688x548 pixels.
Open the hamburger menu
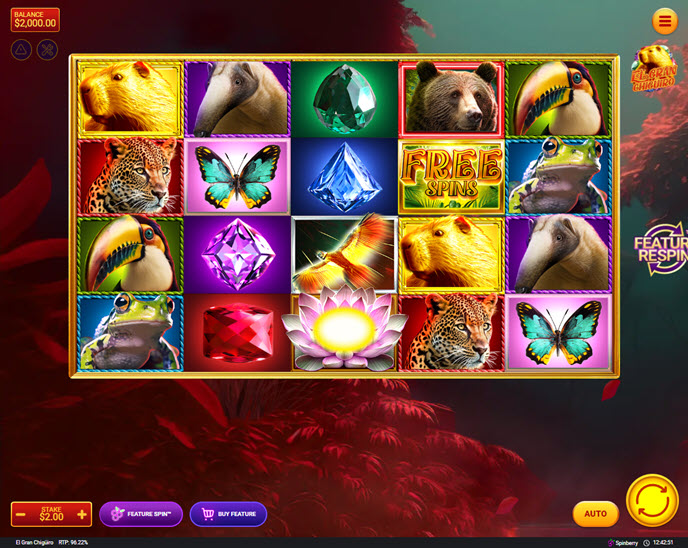click(x=664, y=21)
